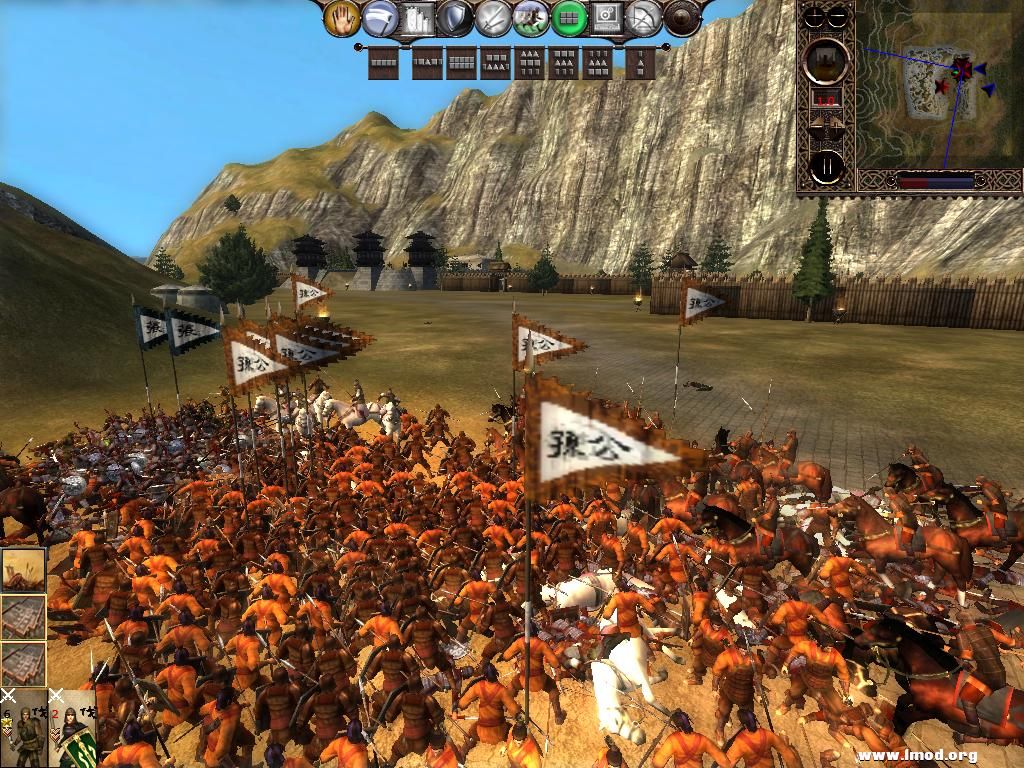Click the bow and arrow fire button
1024x768 pixels.
645,17
